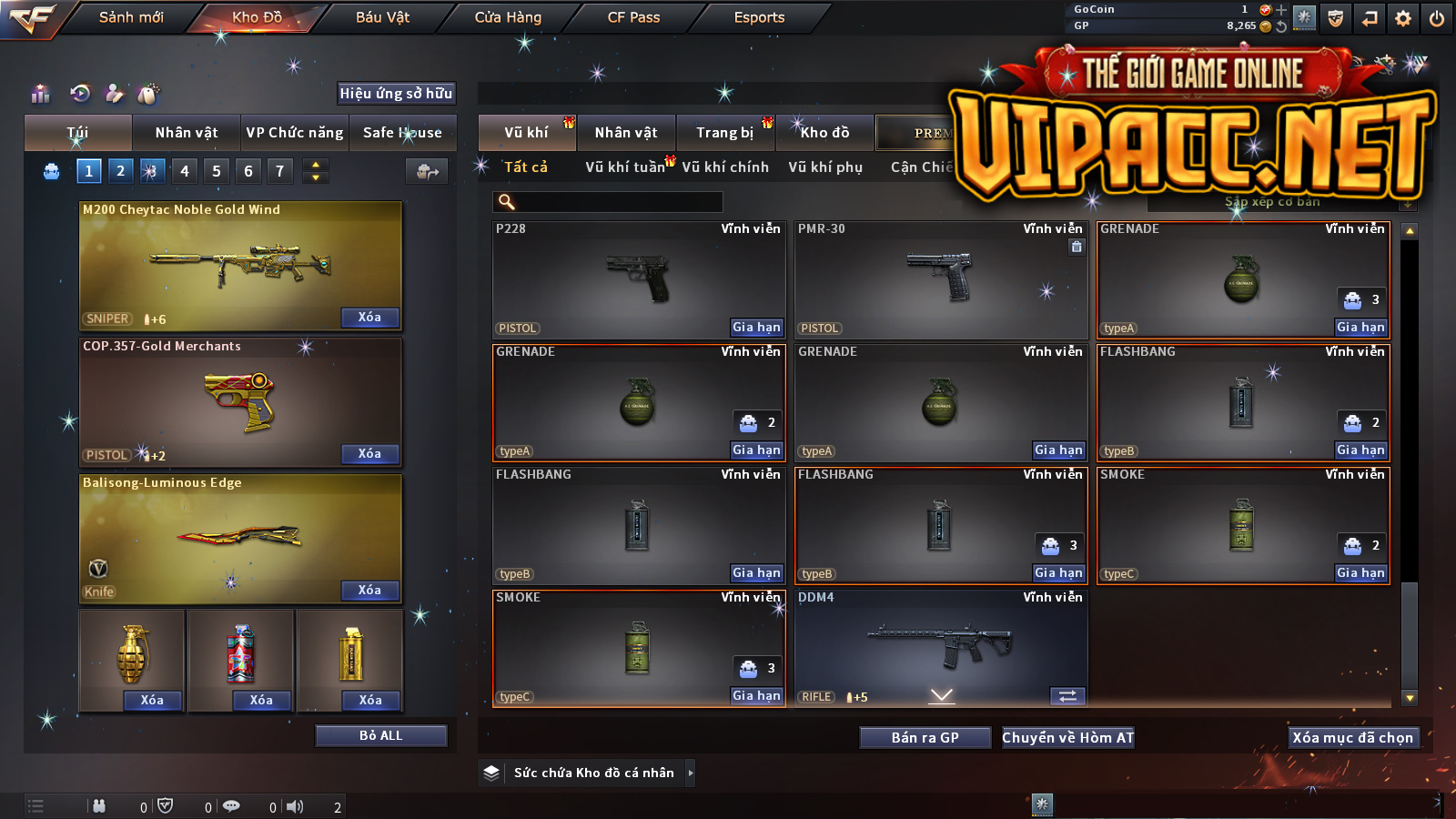Click the power icon to exit
The width and height of the screenshot is (1456, 819).
1437,18
